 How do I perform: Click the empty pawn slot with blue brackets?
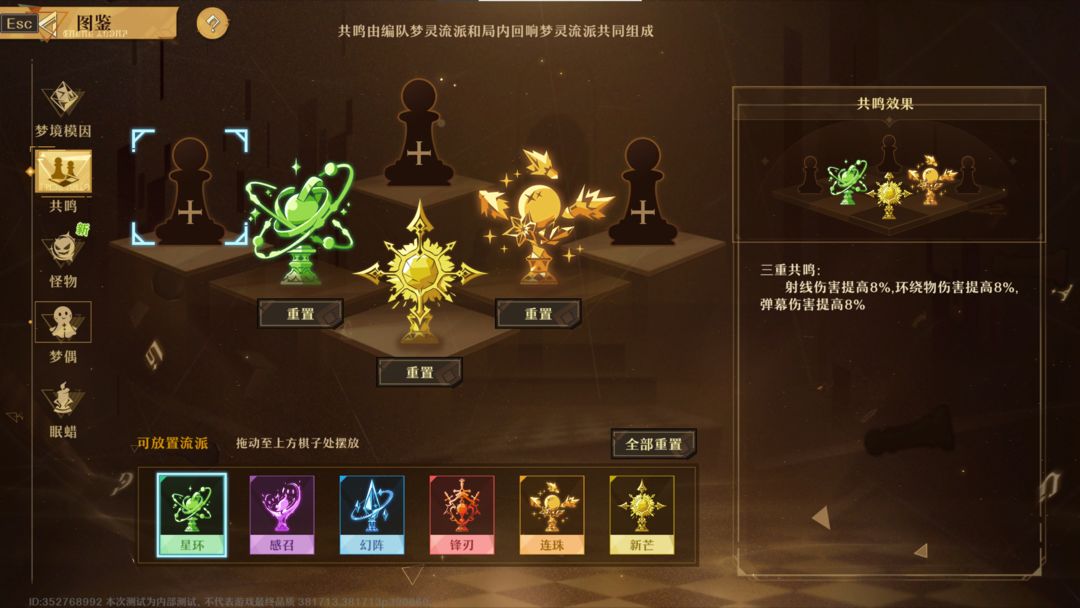[x=189, y=188]
